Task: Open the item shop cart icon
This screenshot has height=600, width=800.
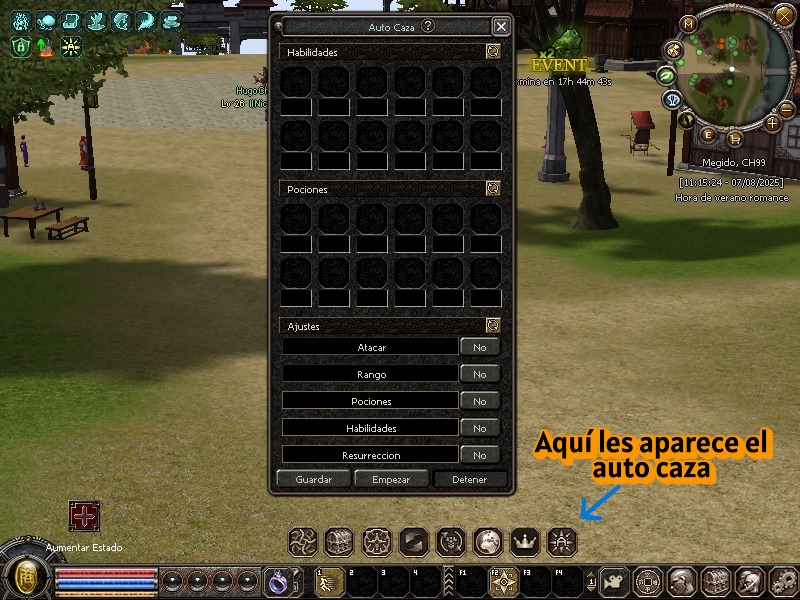Action: pyautogui.click(x=735, y=139)
